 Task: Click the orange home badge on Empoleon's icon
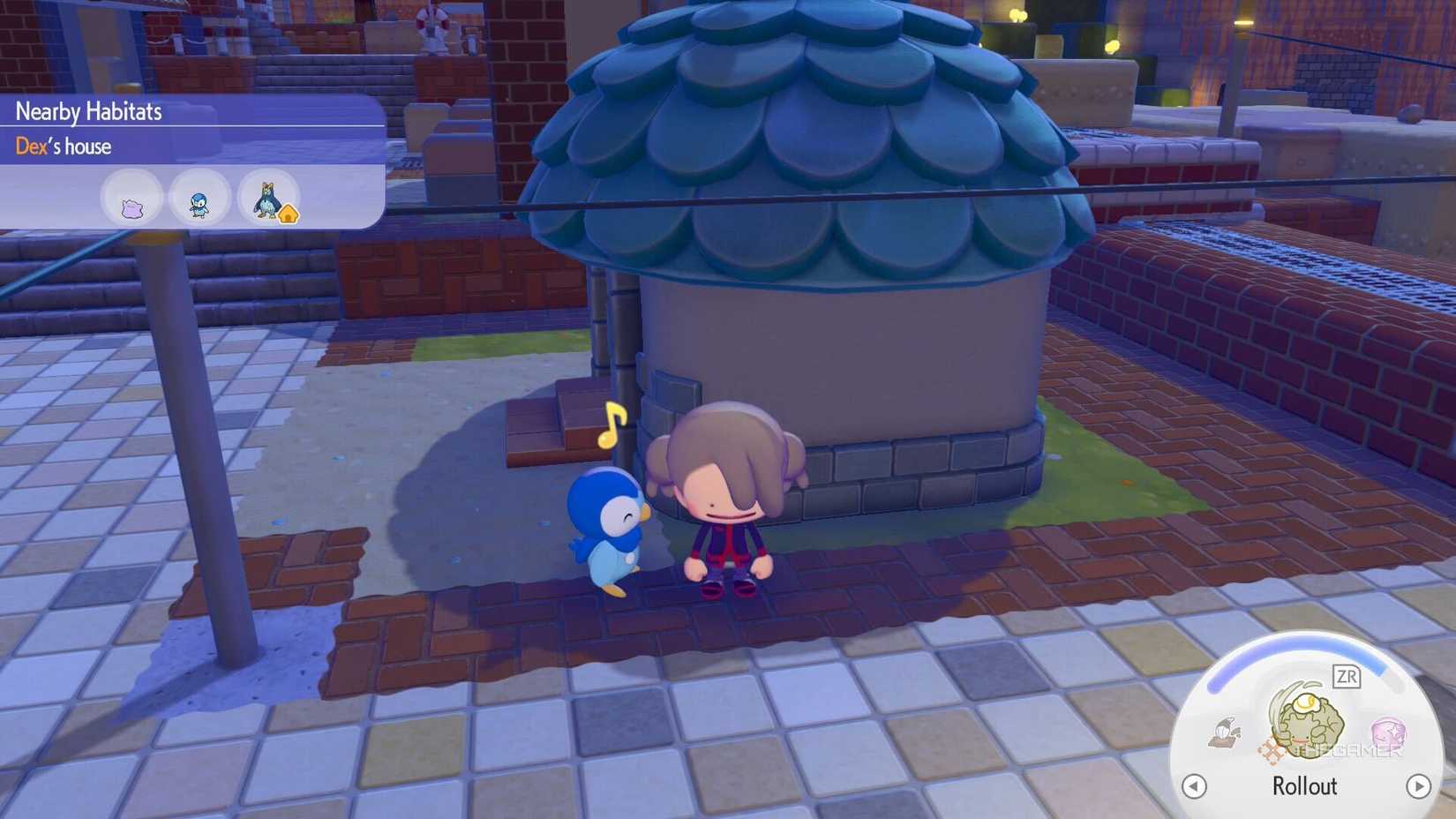289,214
